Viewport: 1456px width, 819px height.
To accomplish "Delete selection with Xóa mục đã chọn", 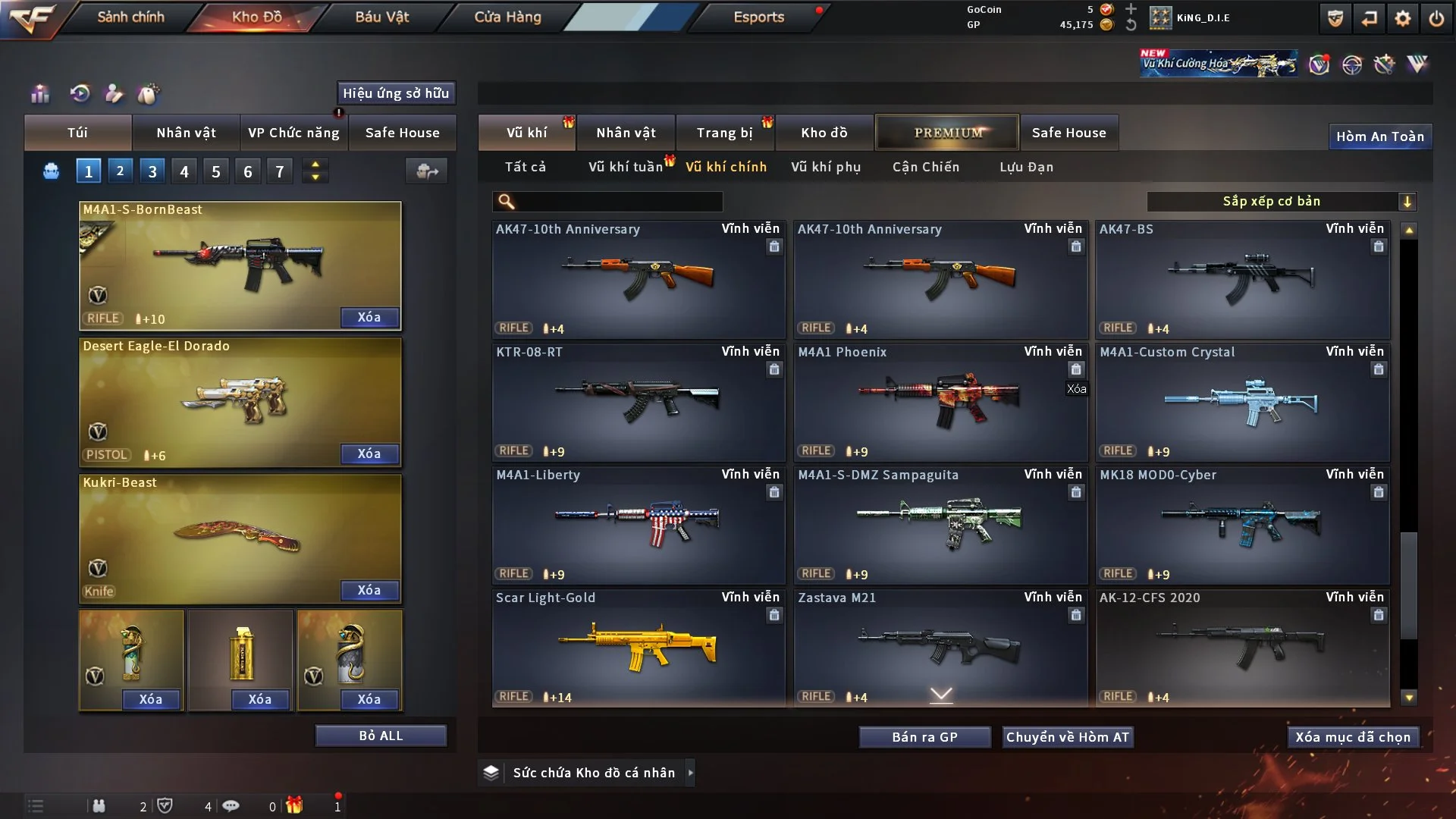I will [1352, 737].
